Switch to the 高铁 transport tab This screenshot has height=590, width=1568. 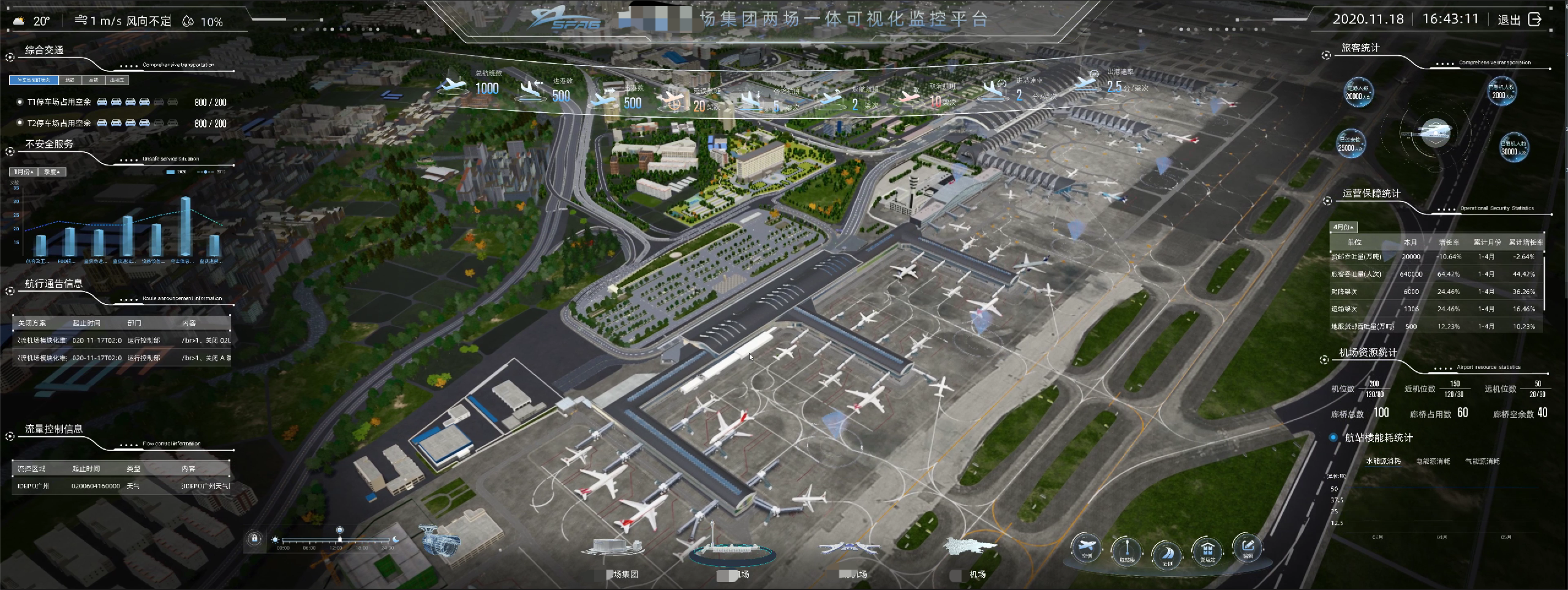94,80
